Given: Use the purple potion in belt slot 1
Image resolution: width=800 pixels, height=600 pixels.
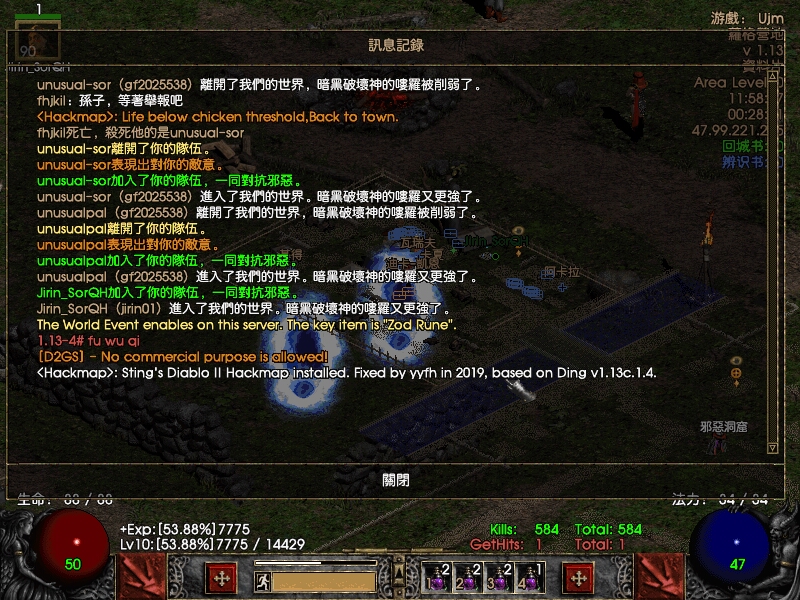Looking at the screenshot, I should pos(436,578).
